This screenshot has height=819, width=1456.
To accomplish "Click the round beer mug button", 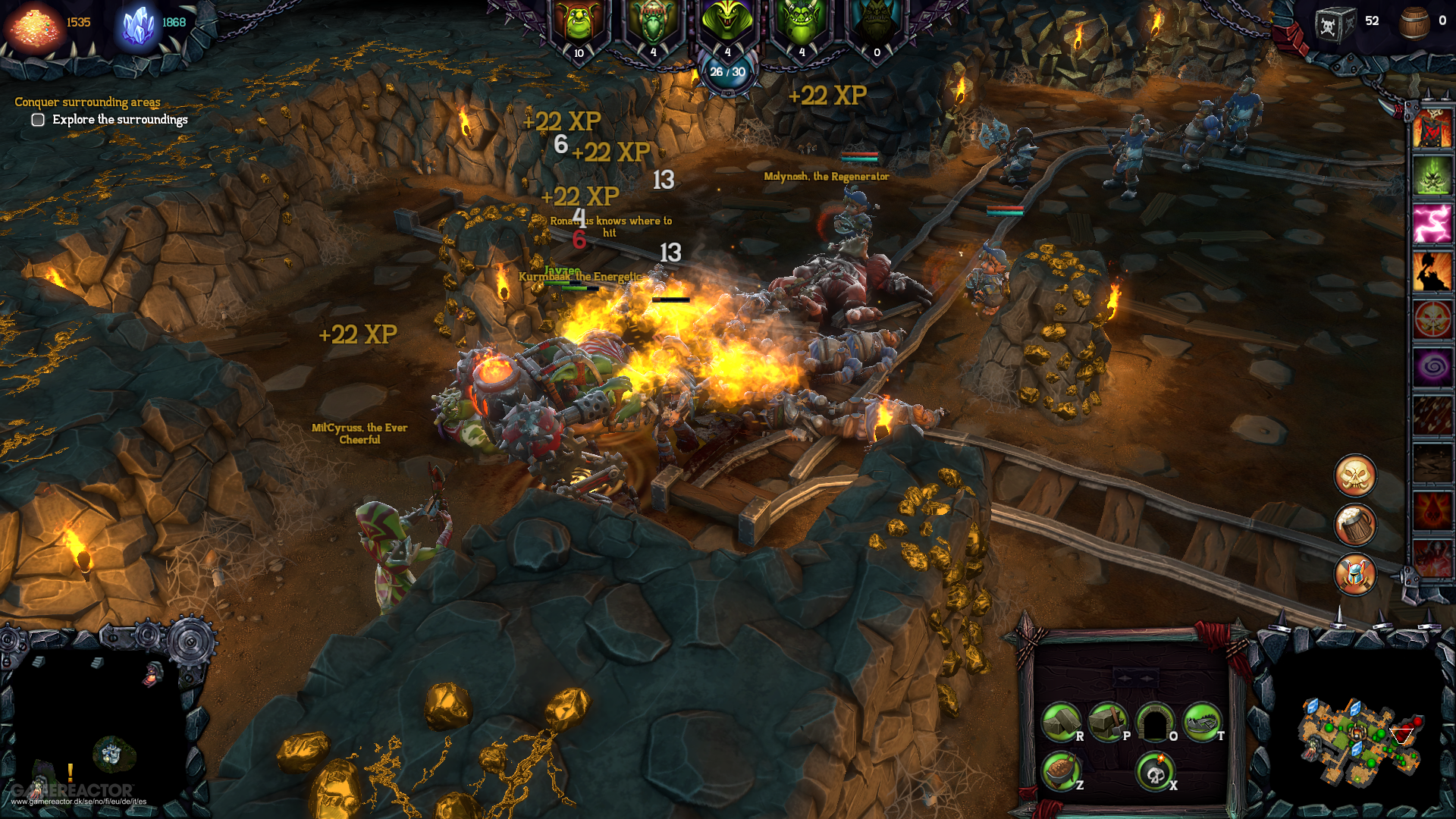I will [x=1354, y=525].
